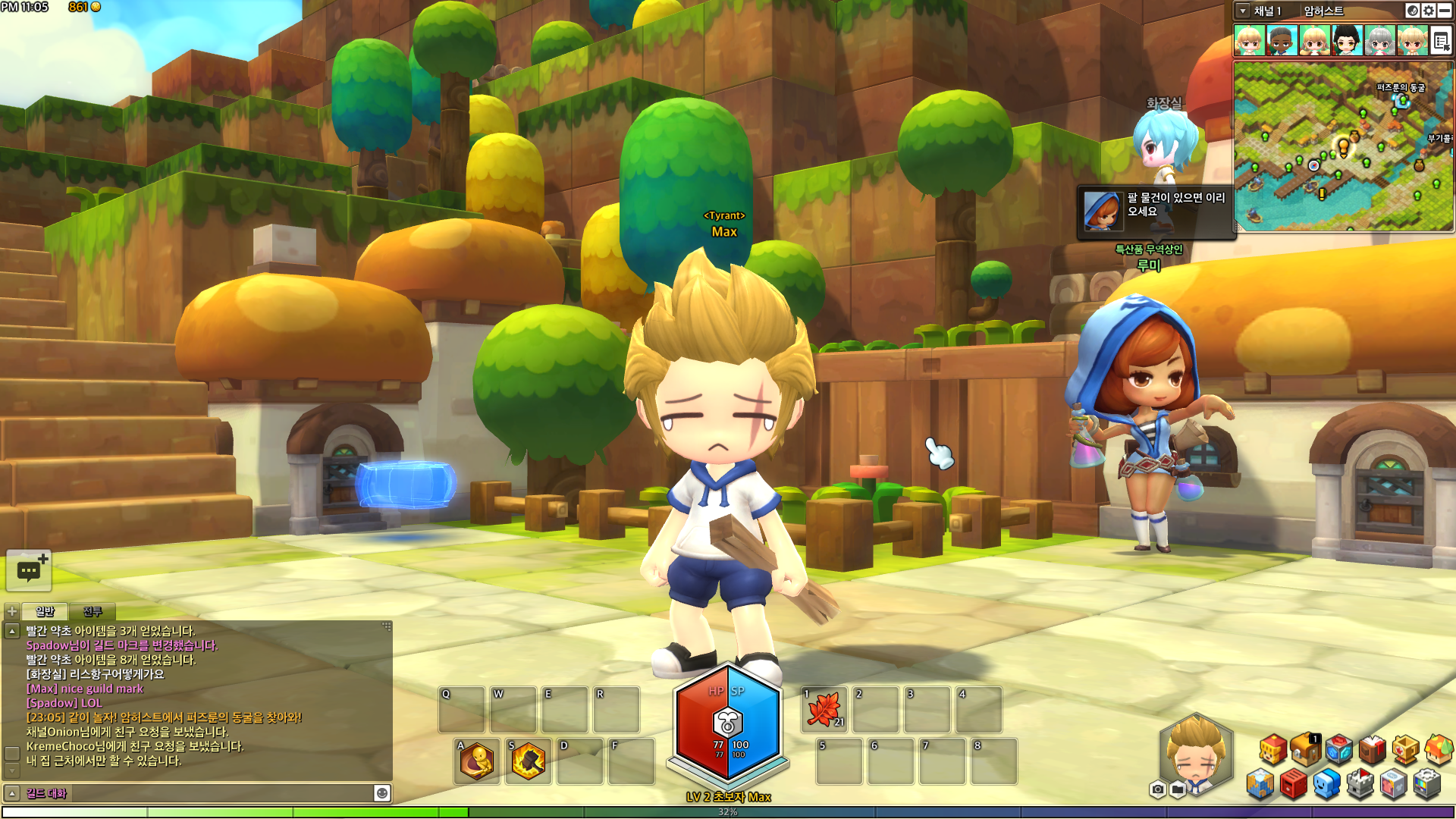Activate the hammer skill in slot S

pyautogui.click(x=529, y=761)
